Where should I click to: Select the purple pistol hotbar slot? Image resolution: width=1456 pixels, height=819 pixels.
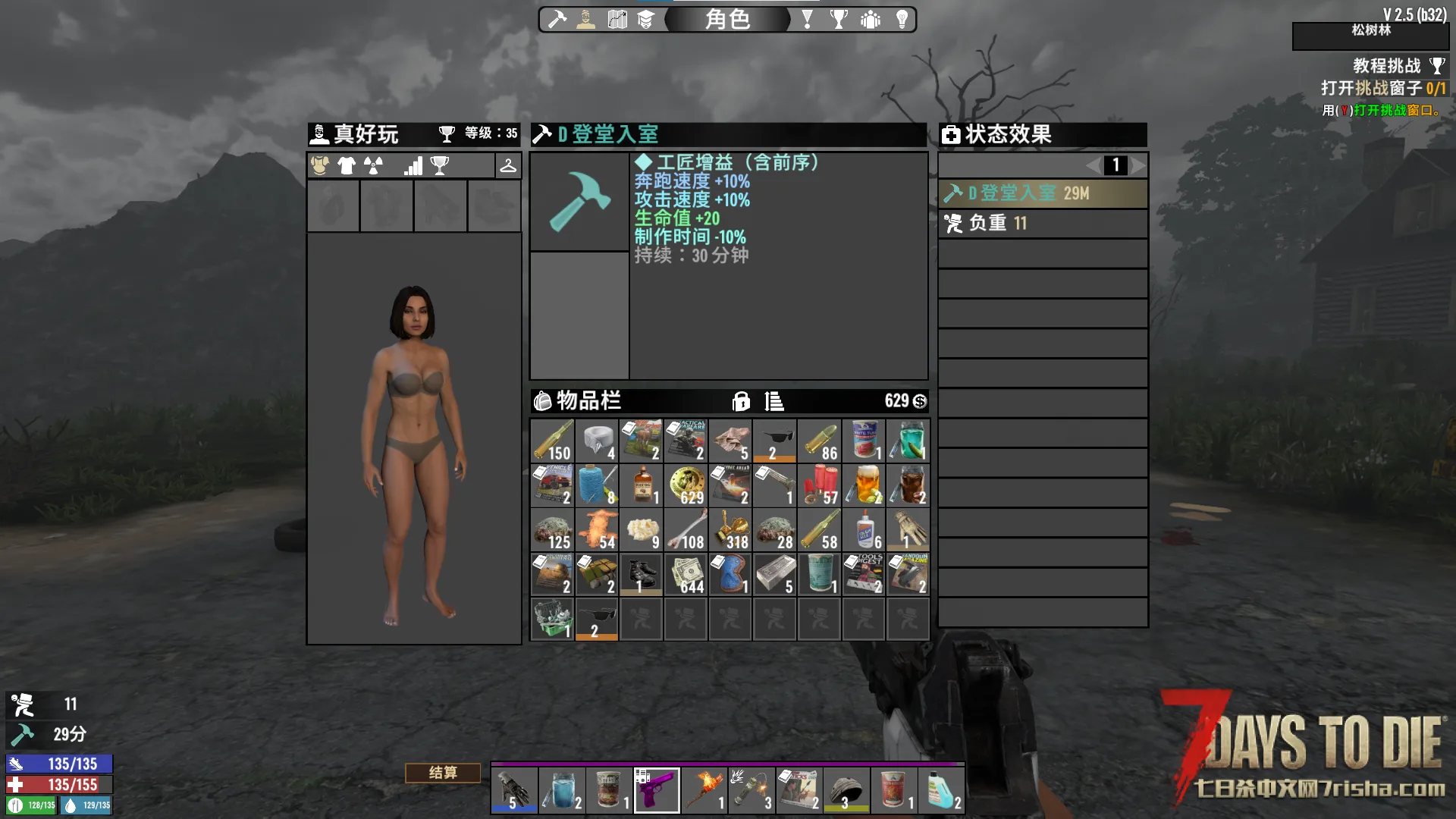click(657, 789)
